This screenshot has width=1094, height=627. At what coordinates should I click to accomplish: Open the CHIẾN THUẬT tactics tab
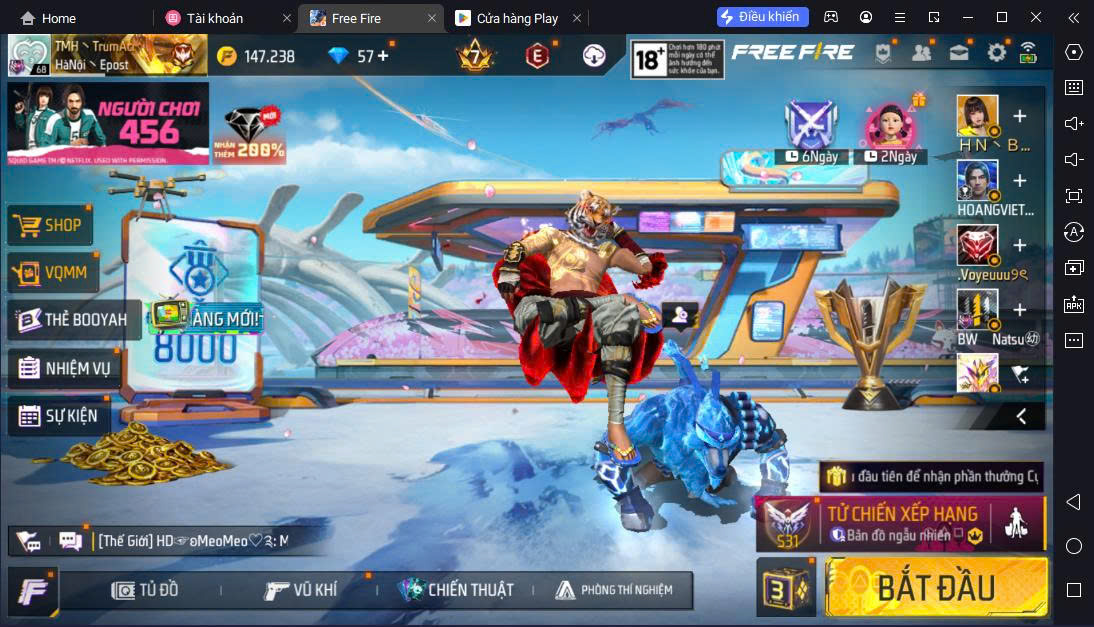click(456, 590)
